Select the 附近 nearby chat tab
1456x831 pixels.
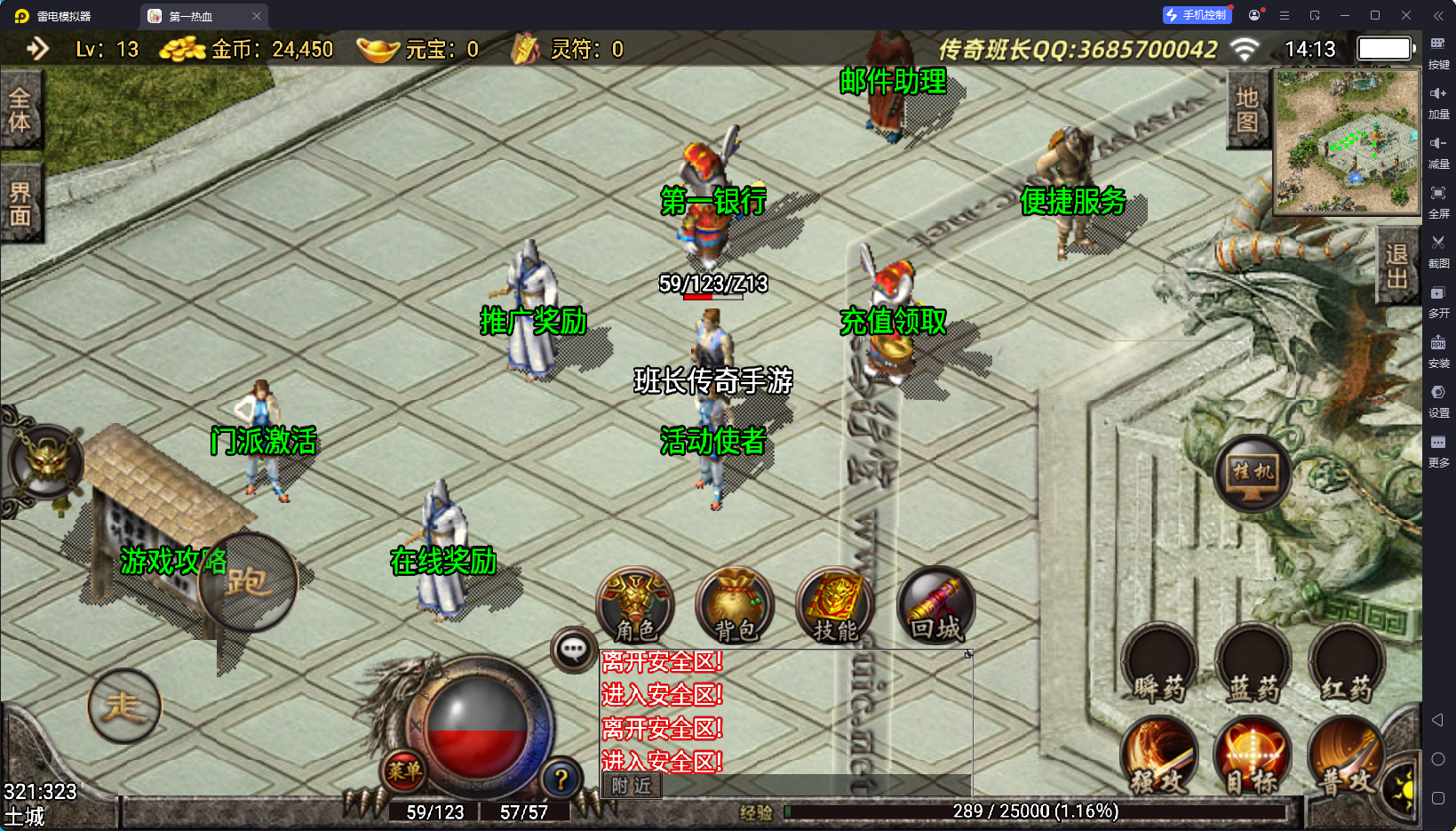point(632,786)
